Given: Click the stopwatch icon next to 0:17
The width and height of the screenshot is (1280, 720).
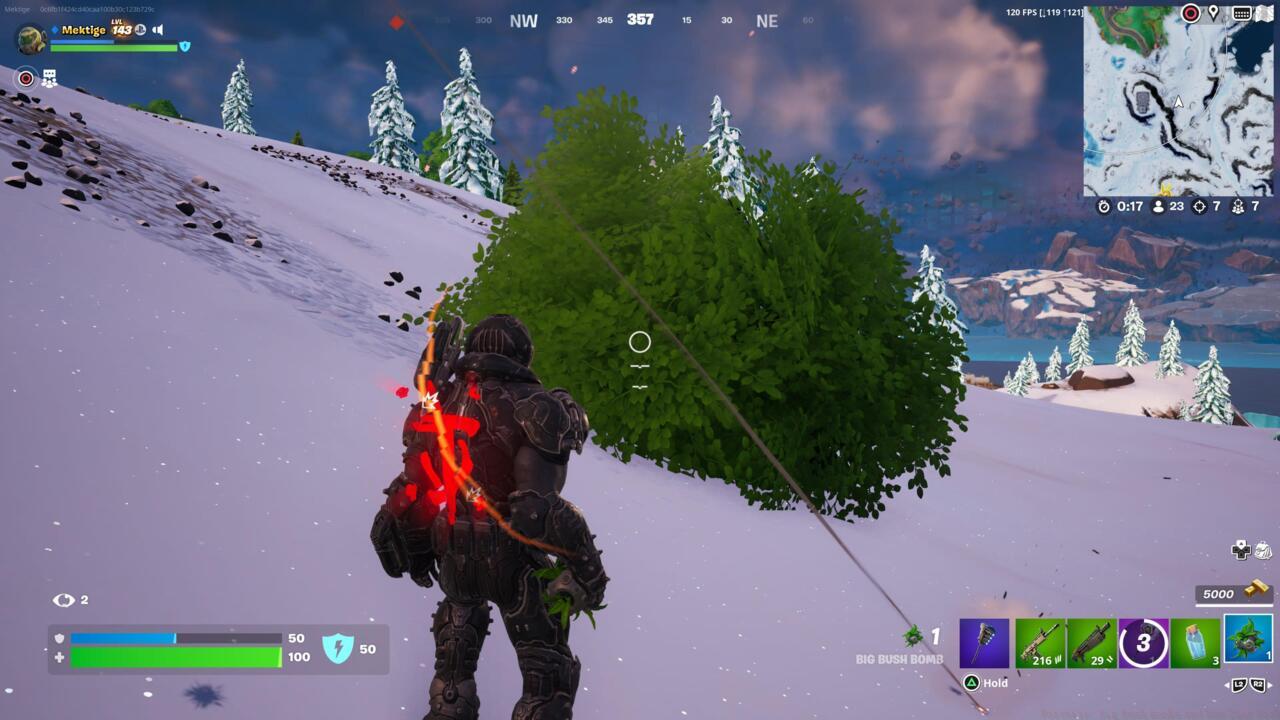Looking at the screenshot, I should point(1105,207).
